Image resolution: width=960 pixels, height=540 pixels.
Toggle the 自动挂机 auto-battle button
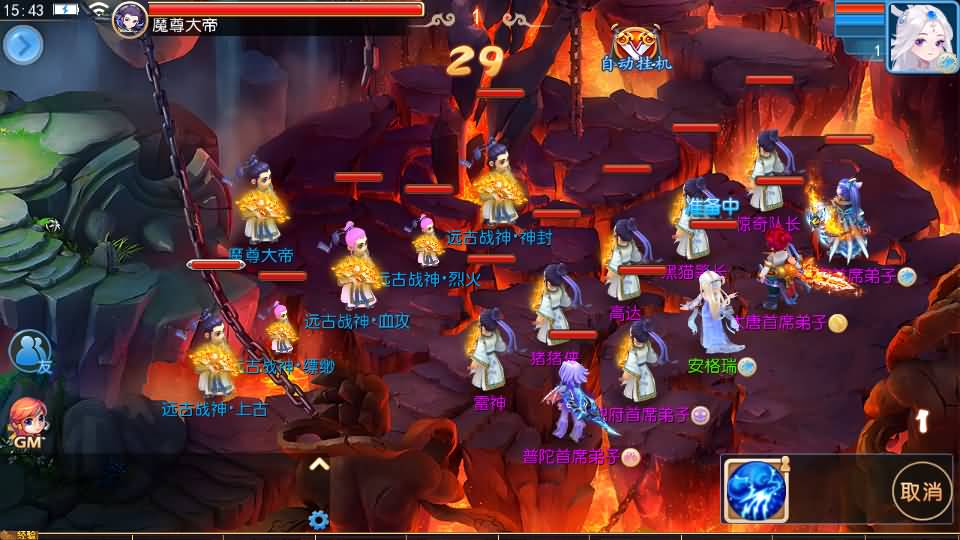tap(636, 48)
